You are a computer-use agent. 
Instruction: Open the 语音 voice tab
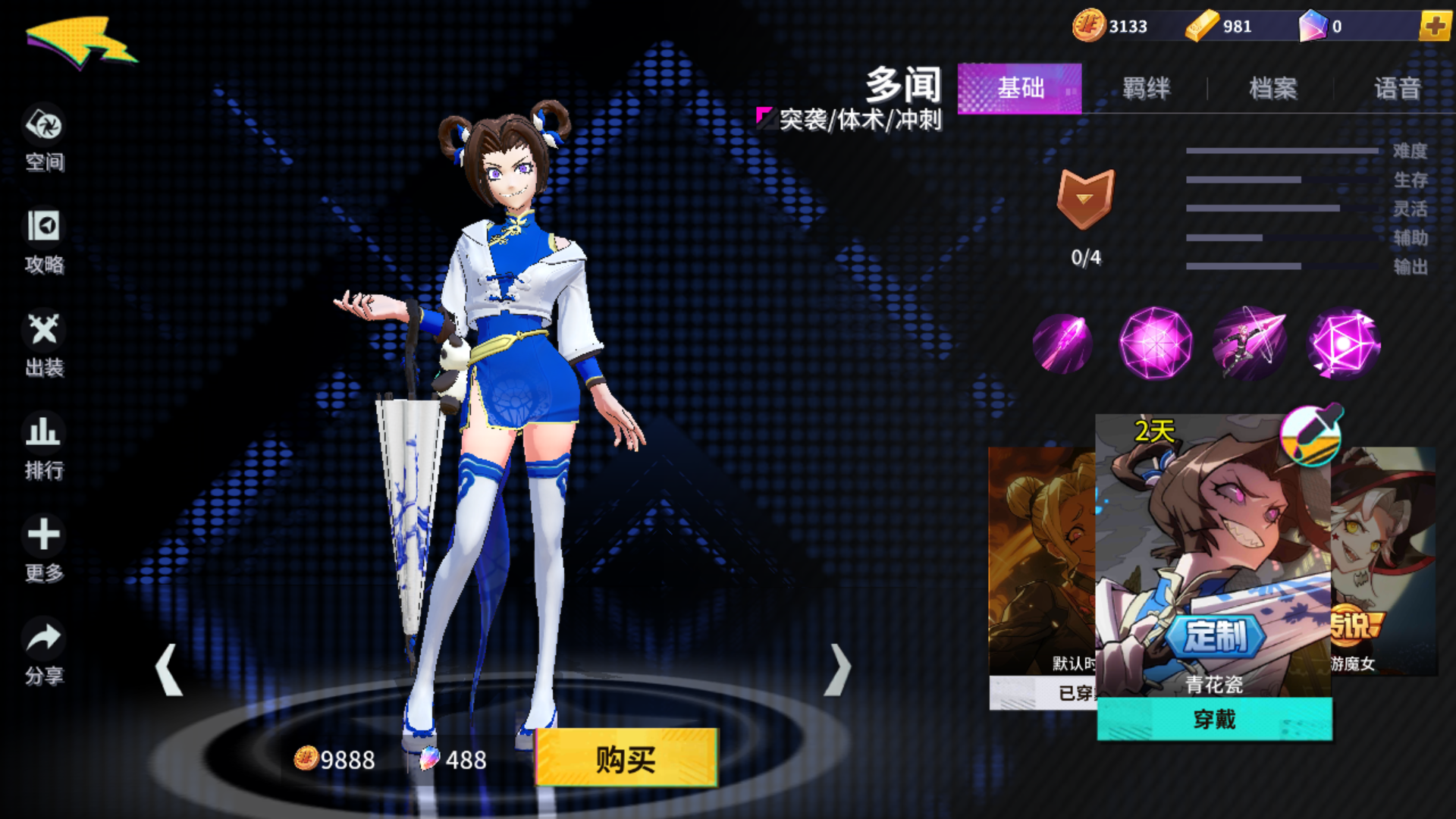tap(1398, 89)
